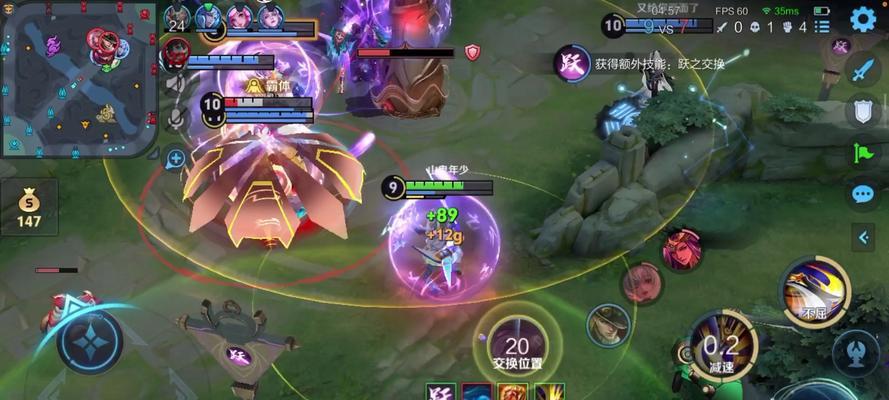Toggle the microphone icon
This screenshot has width=889, height=400.
[176, 118]
